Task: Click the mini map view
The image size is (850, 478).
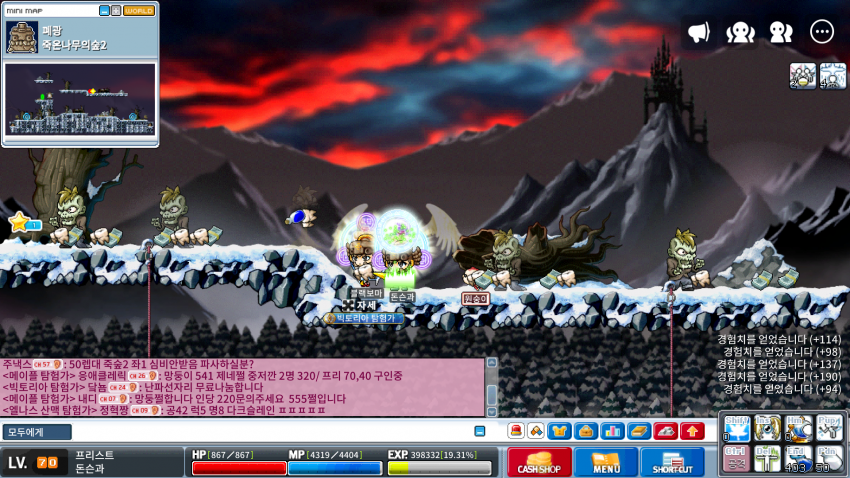Action: tap(80, 99)
